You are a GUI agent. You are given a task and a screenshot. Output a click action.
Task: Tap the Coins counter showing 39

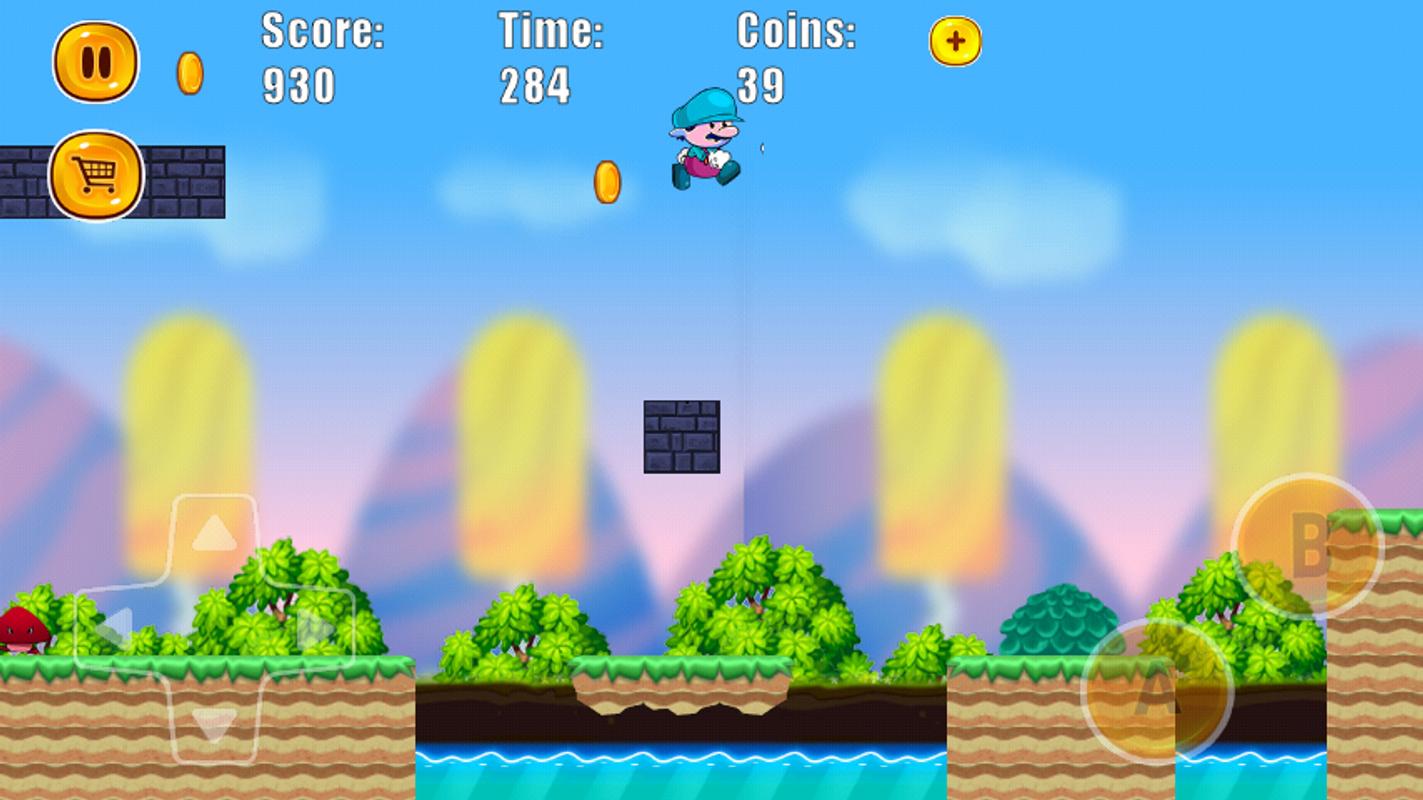[x=793, y=55]
